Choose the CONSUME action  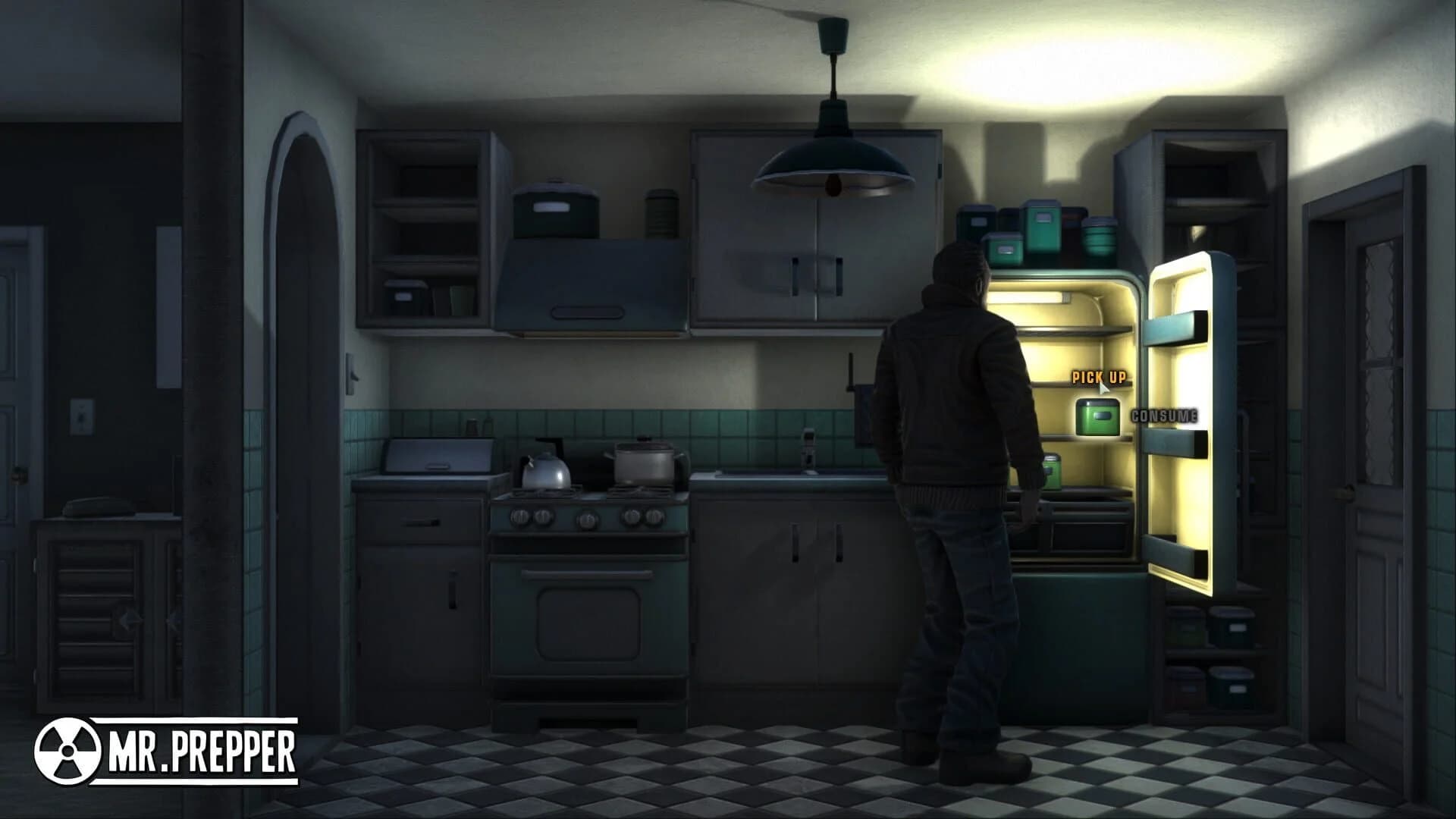(x=1164, y=415)
